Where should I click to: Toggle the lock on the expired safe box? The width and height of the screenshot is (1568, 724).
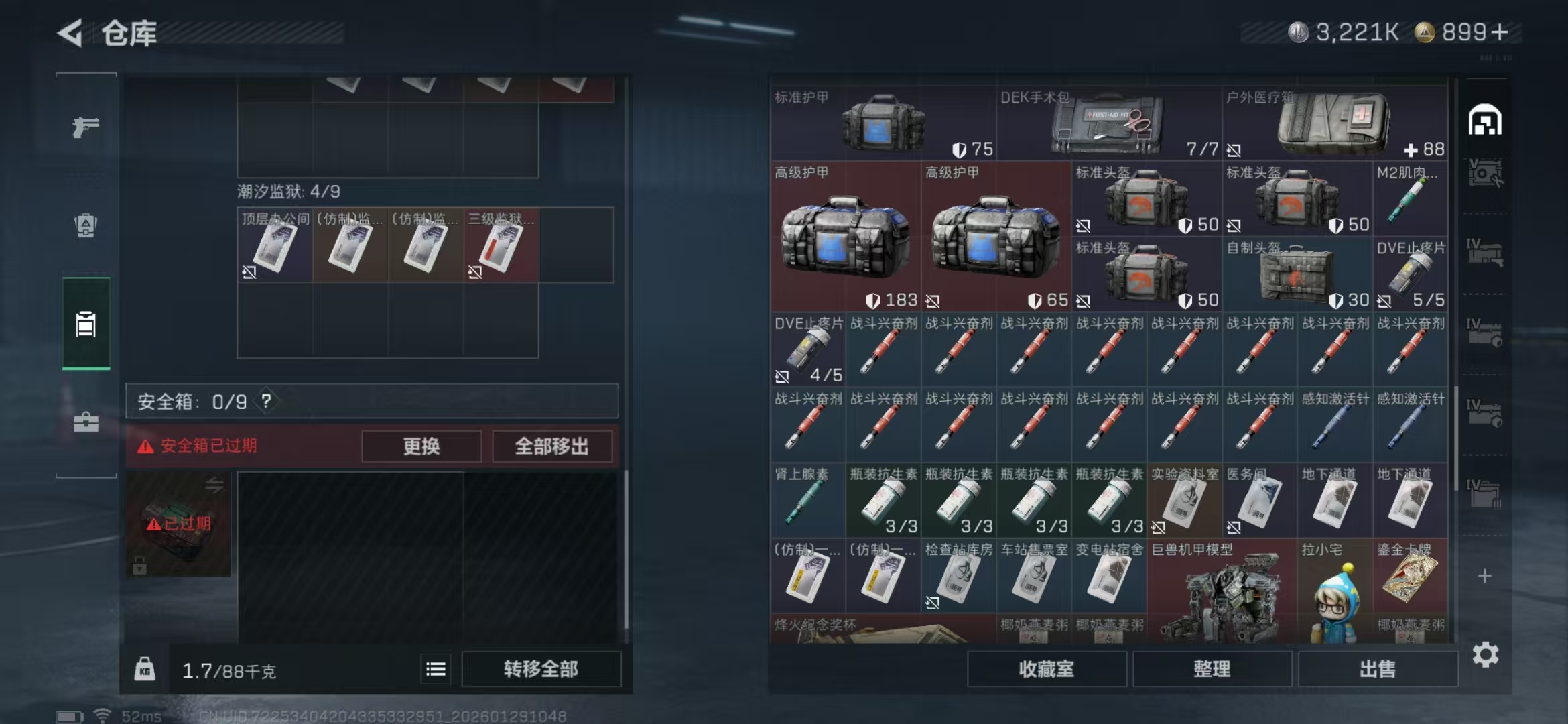pos(139,566)
